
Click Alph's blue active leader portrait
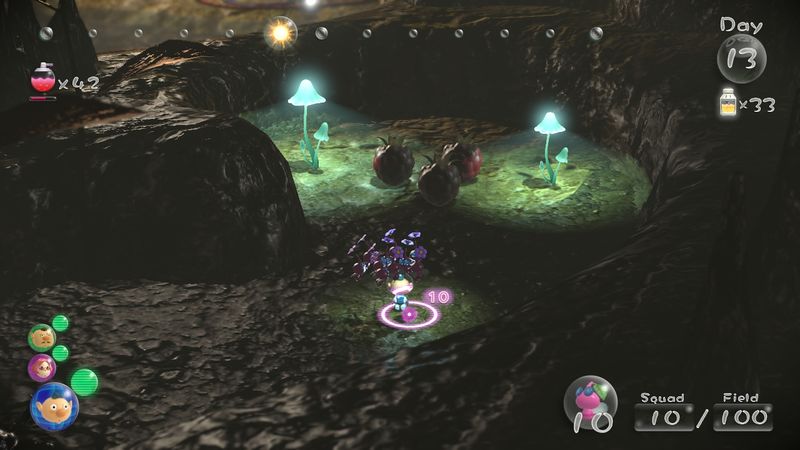54,406
